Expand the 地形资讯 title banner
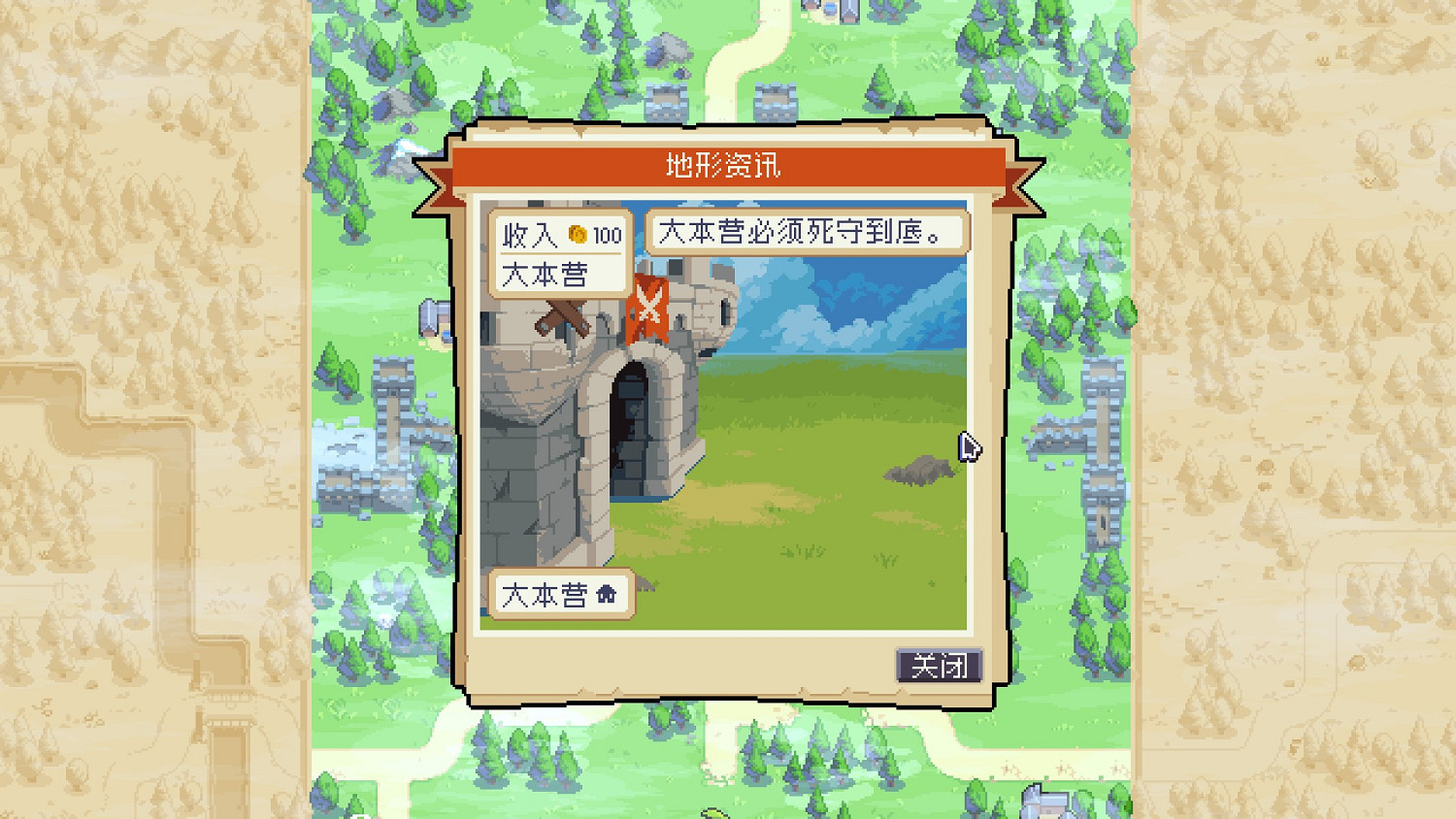The width and height of the screenshot is (1456, 819). 723,163
